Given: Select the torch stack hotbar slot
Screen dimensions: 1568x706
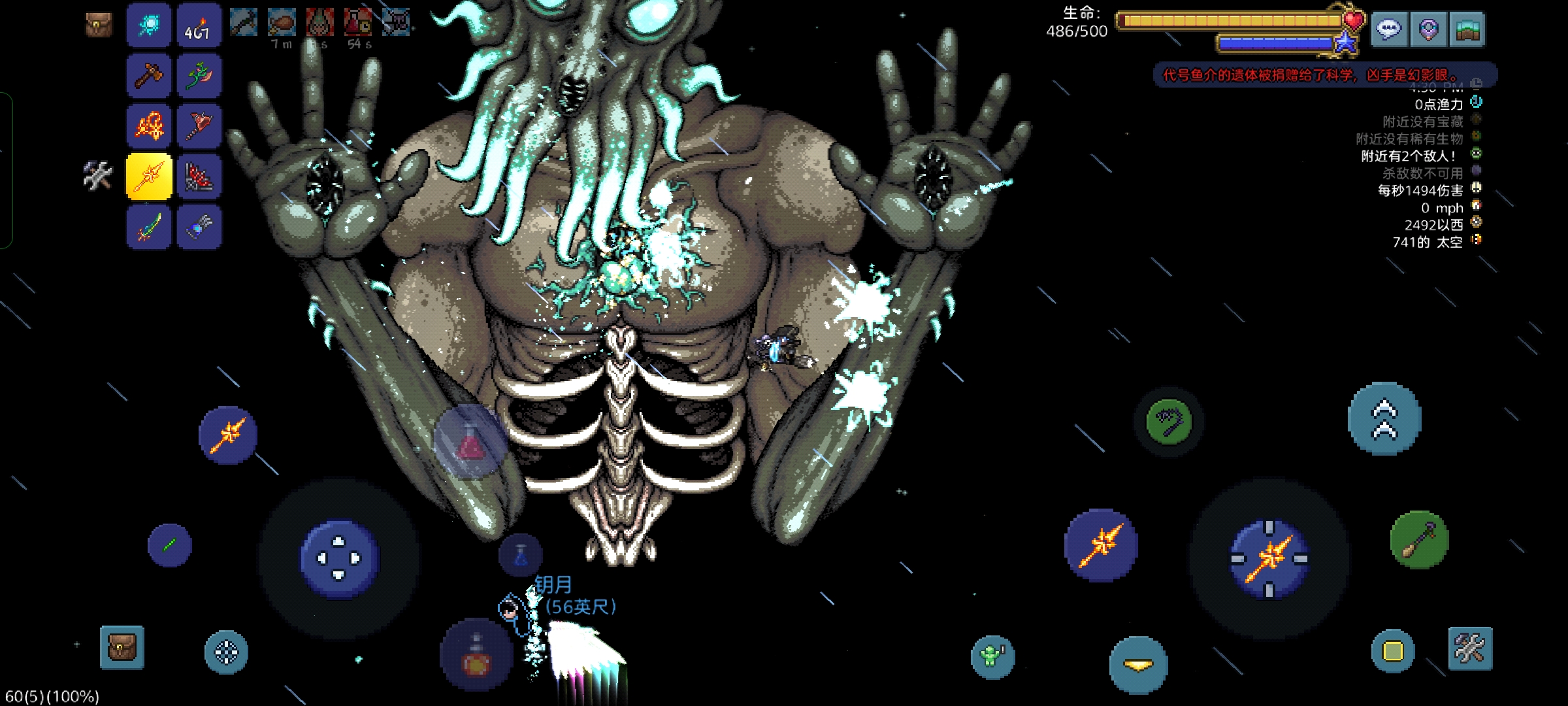Looking at the screenshot, I should point(199,25).
